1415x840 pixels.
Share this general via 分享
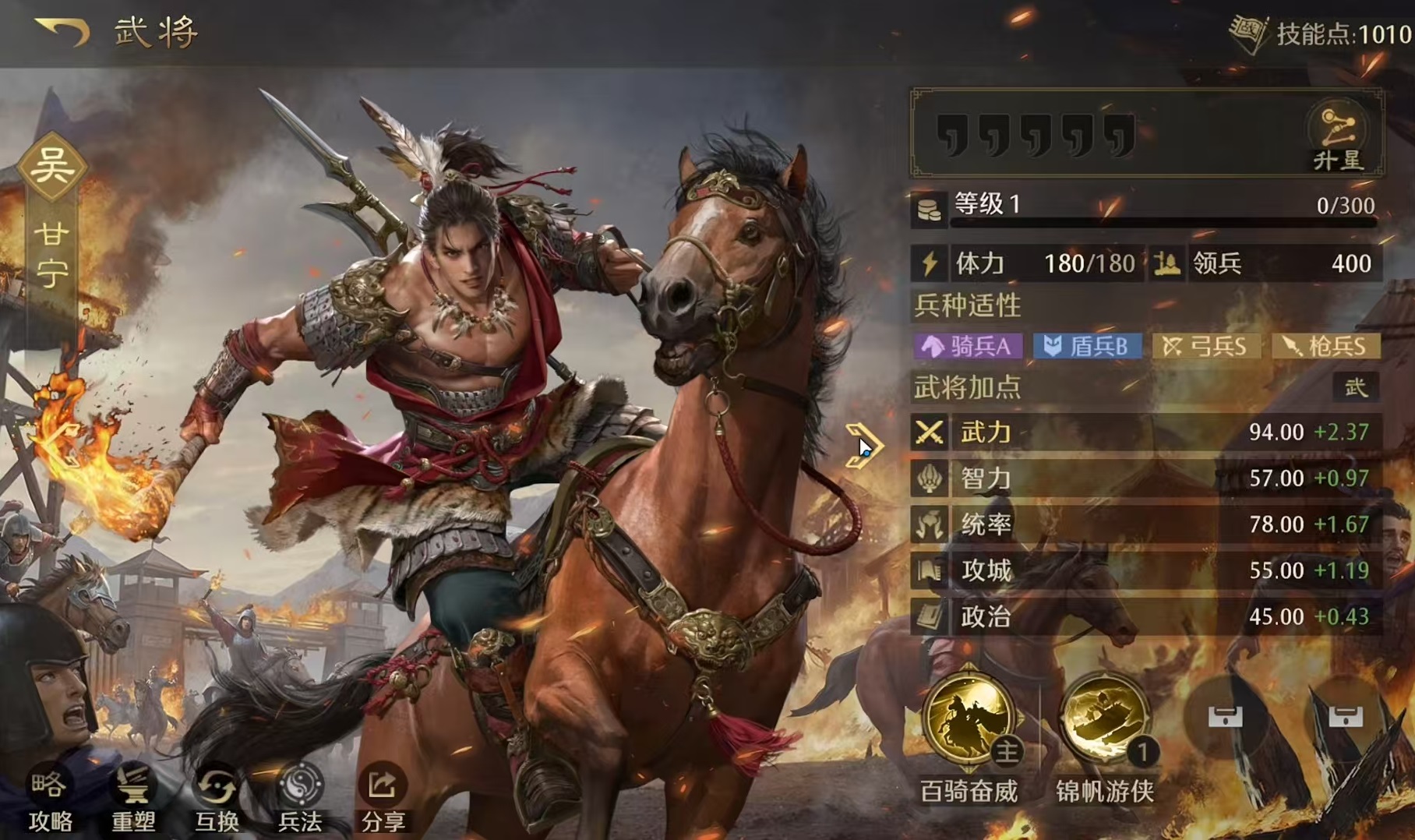coord(383,799)
